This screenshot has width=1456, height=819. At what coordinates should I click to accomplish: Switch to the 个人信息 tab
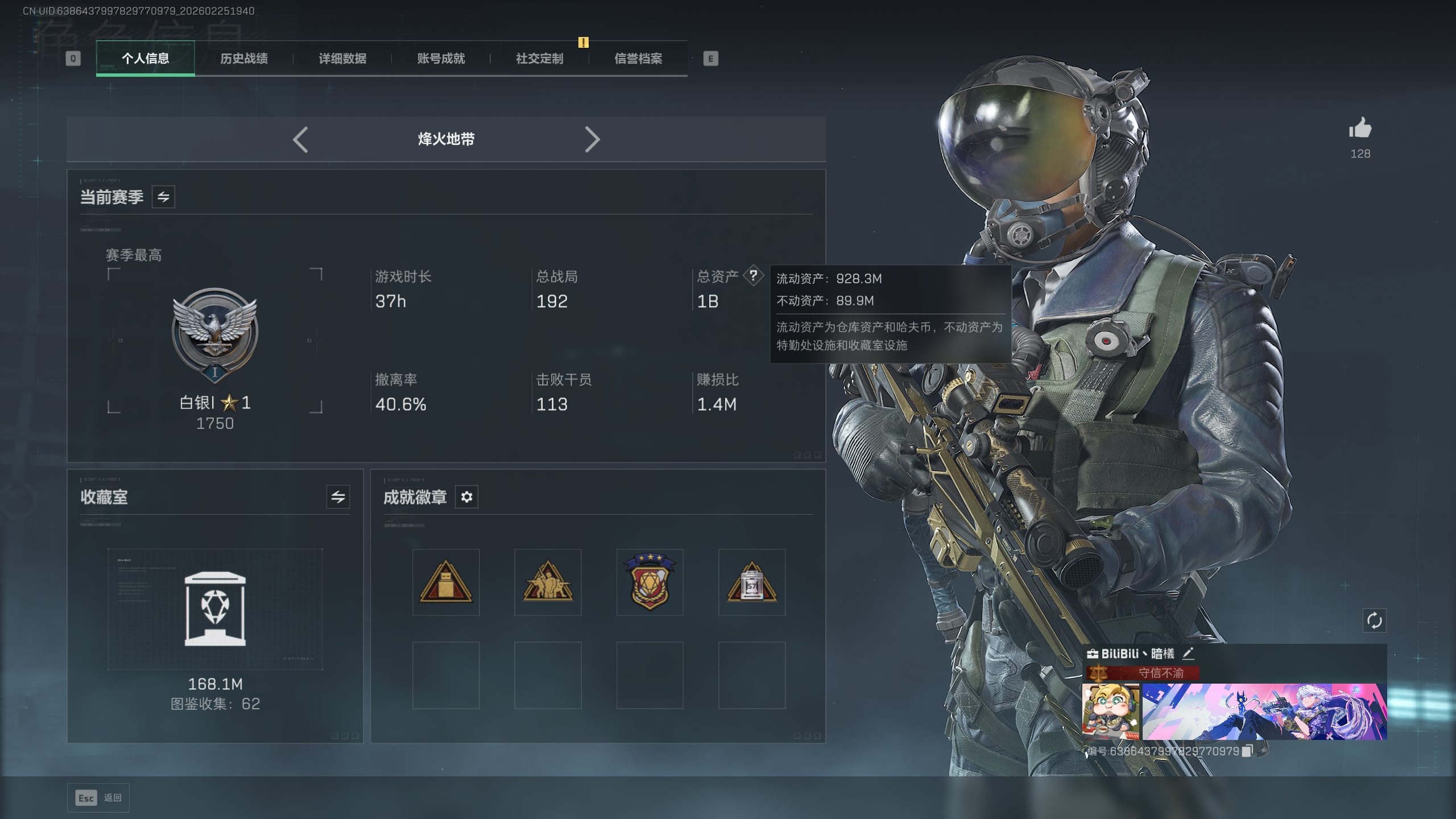[x=146, y=59]
